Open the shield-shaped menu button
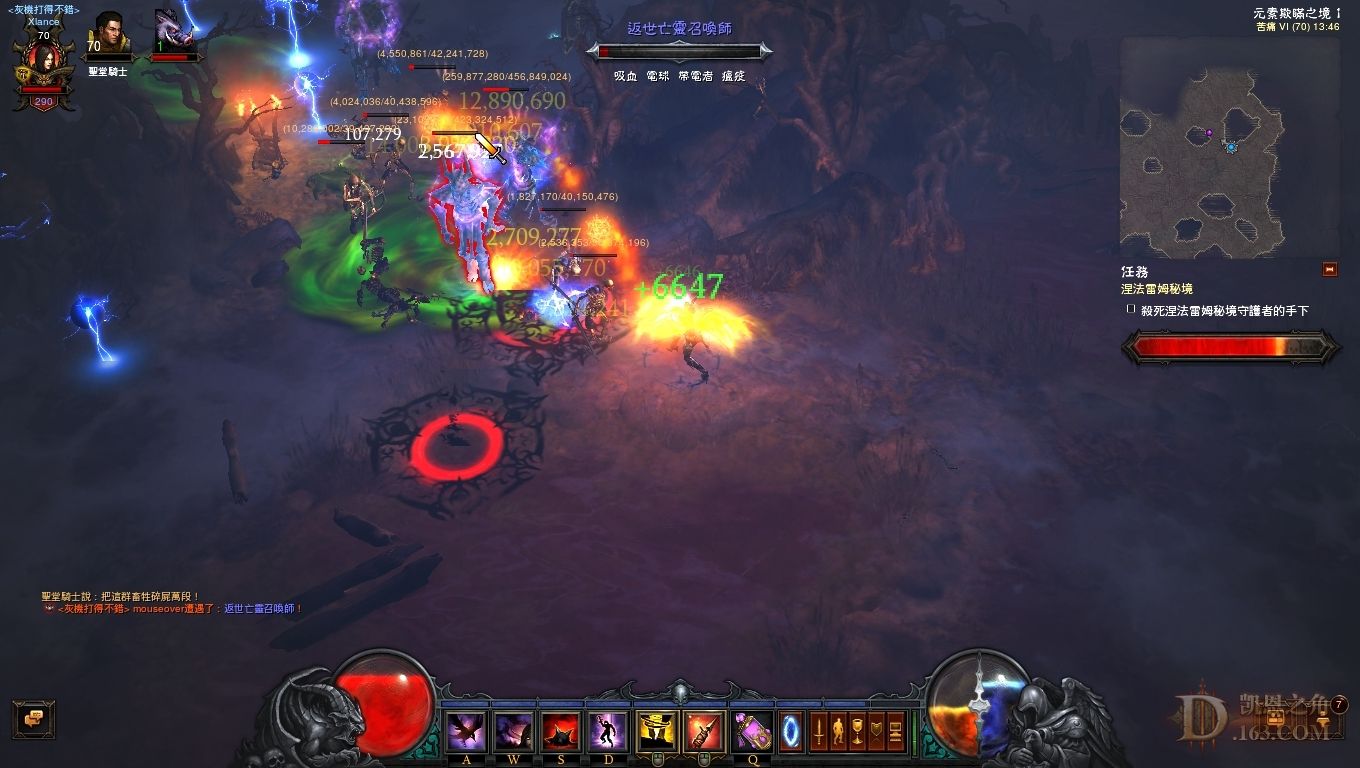Screen dimensions: 1360x768 point(876,731)
